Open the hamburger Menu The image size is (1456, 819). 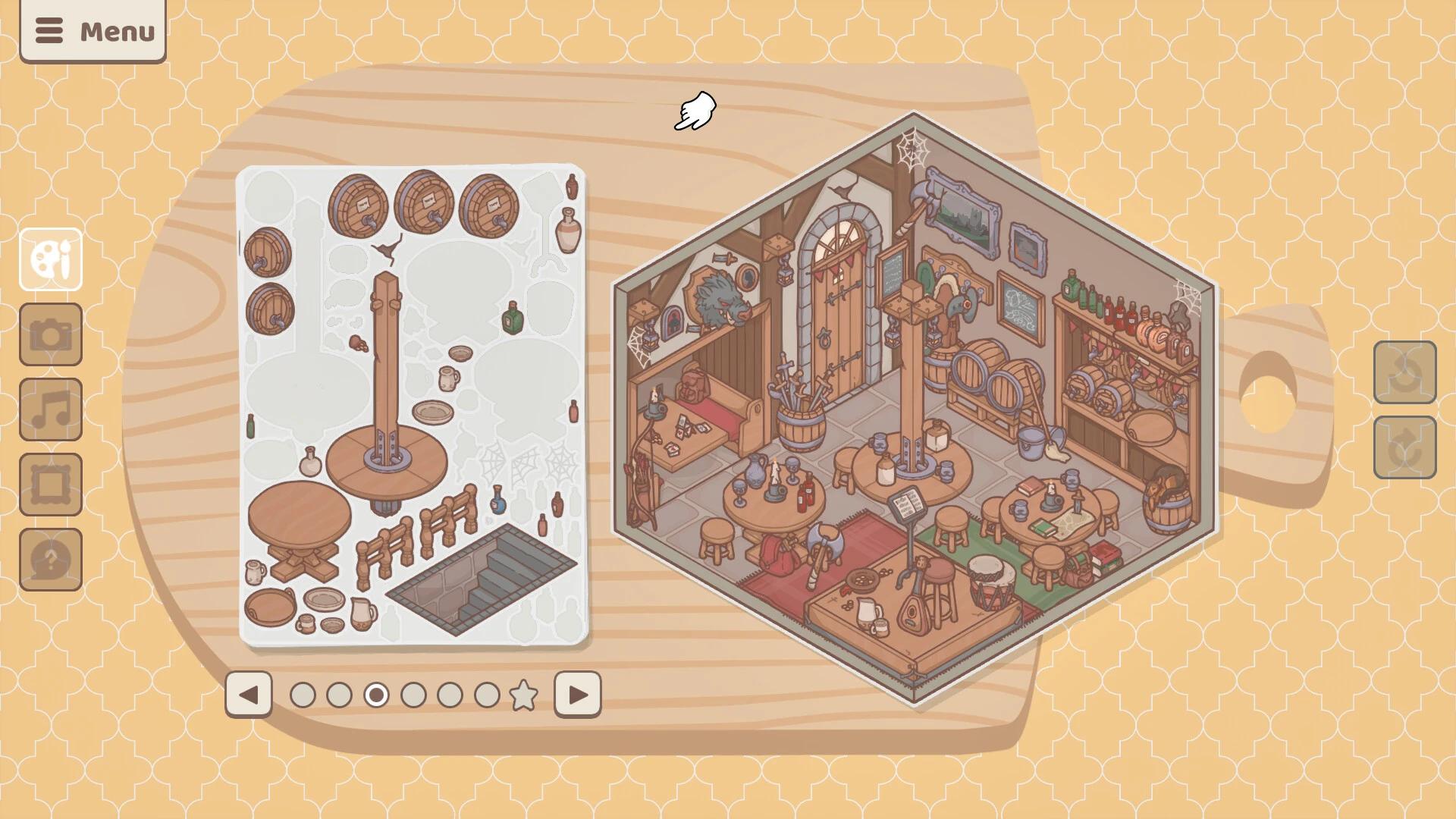coord(93,31)
